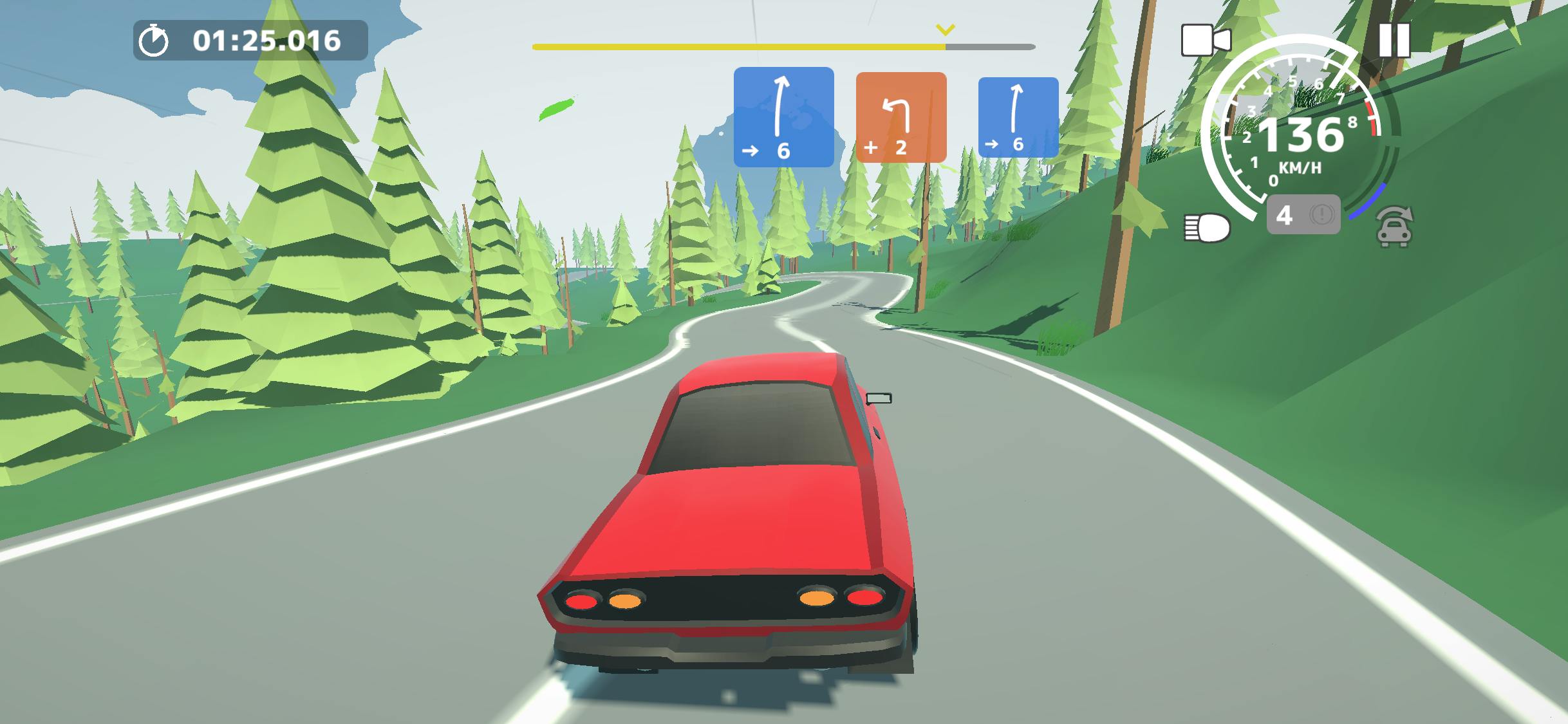
Task: Tap the car reset icon
Action: 1394,228
